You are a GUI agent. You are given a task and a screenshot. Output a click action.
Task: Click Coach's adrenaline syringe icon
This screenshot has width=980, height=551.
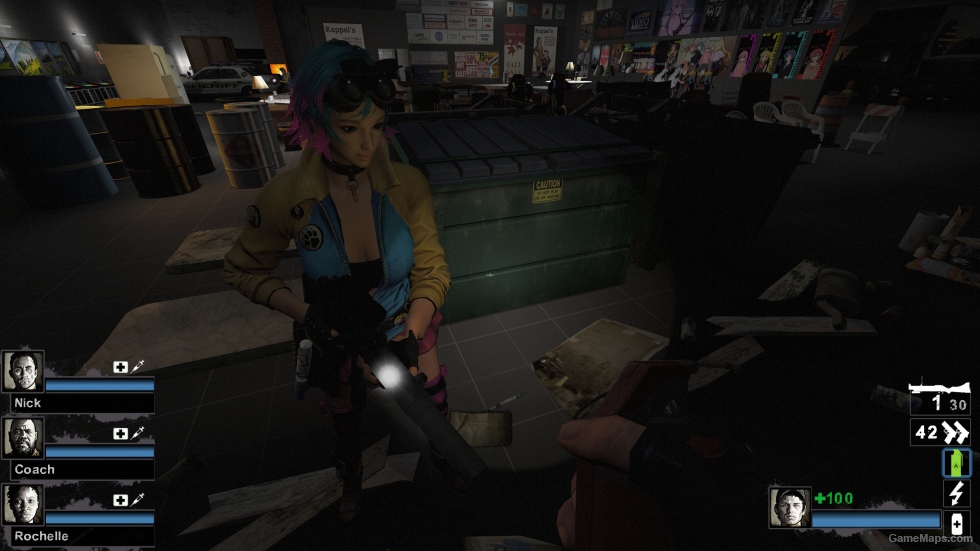click(138, 433)
